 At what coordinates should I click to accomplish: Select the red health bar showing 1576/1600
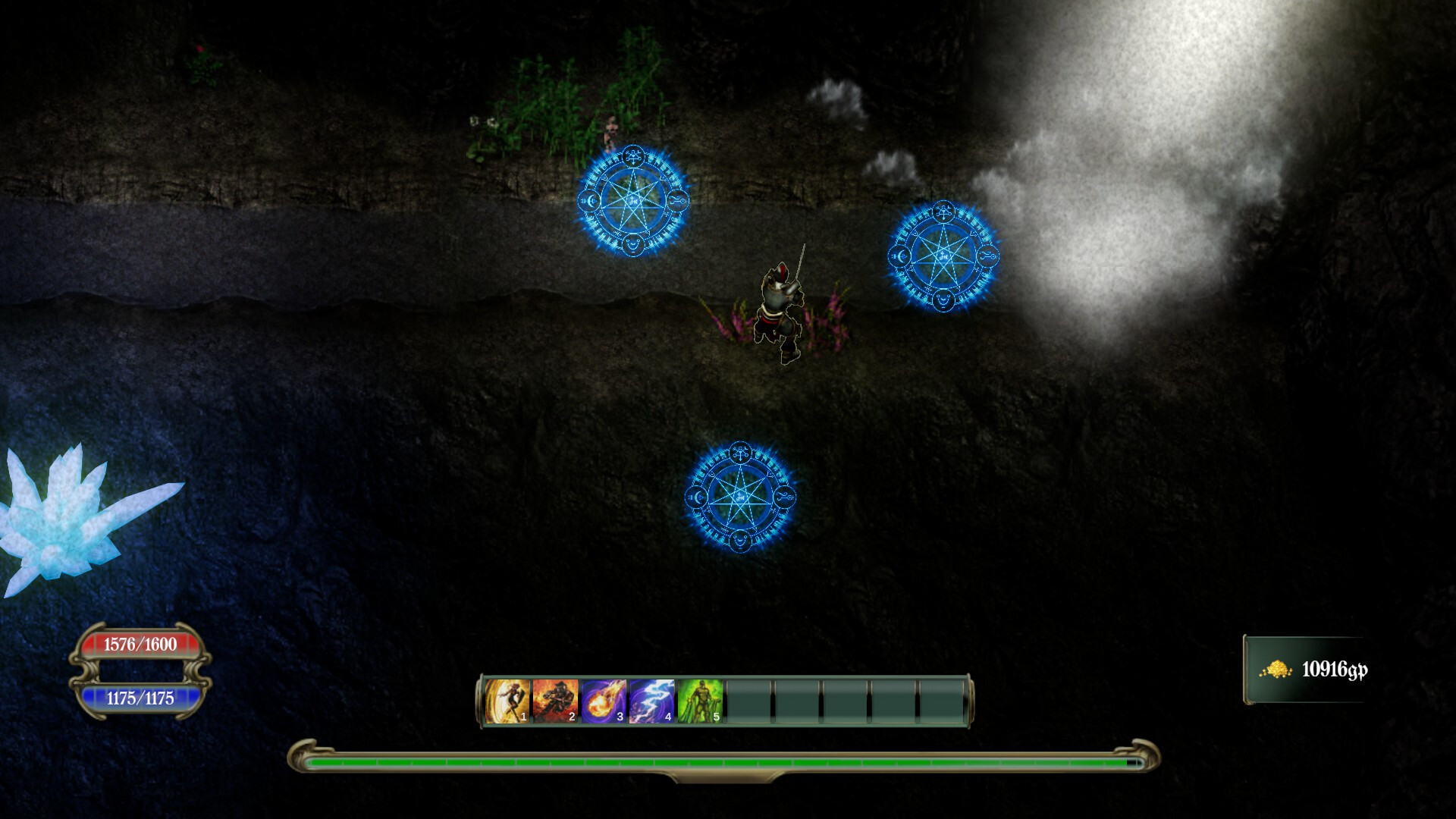[x=143, y=645]
